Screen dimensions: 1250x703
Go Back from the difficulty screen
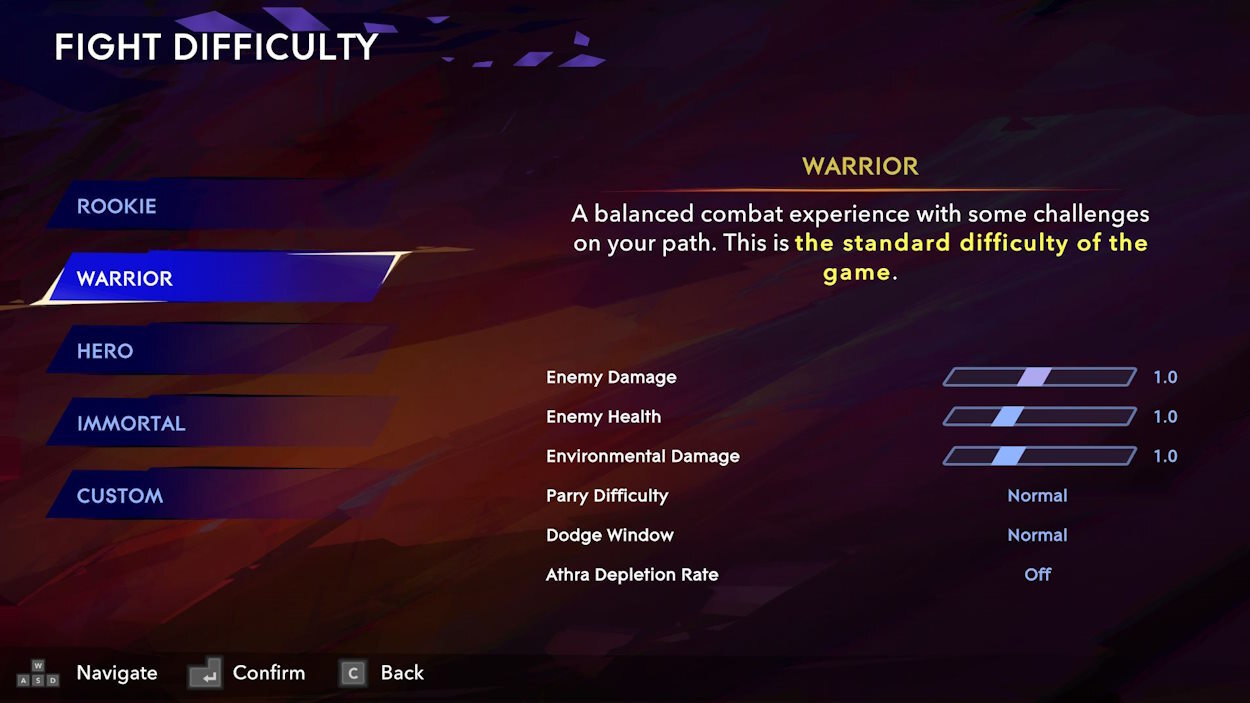click(383, 673)
